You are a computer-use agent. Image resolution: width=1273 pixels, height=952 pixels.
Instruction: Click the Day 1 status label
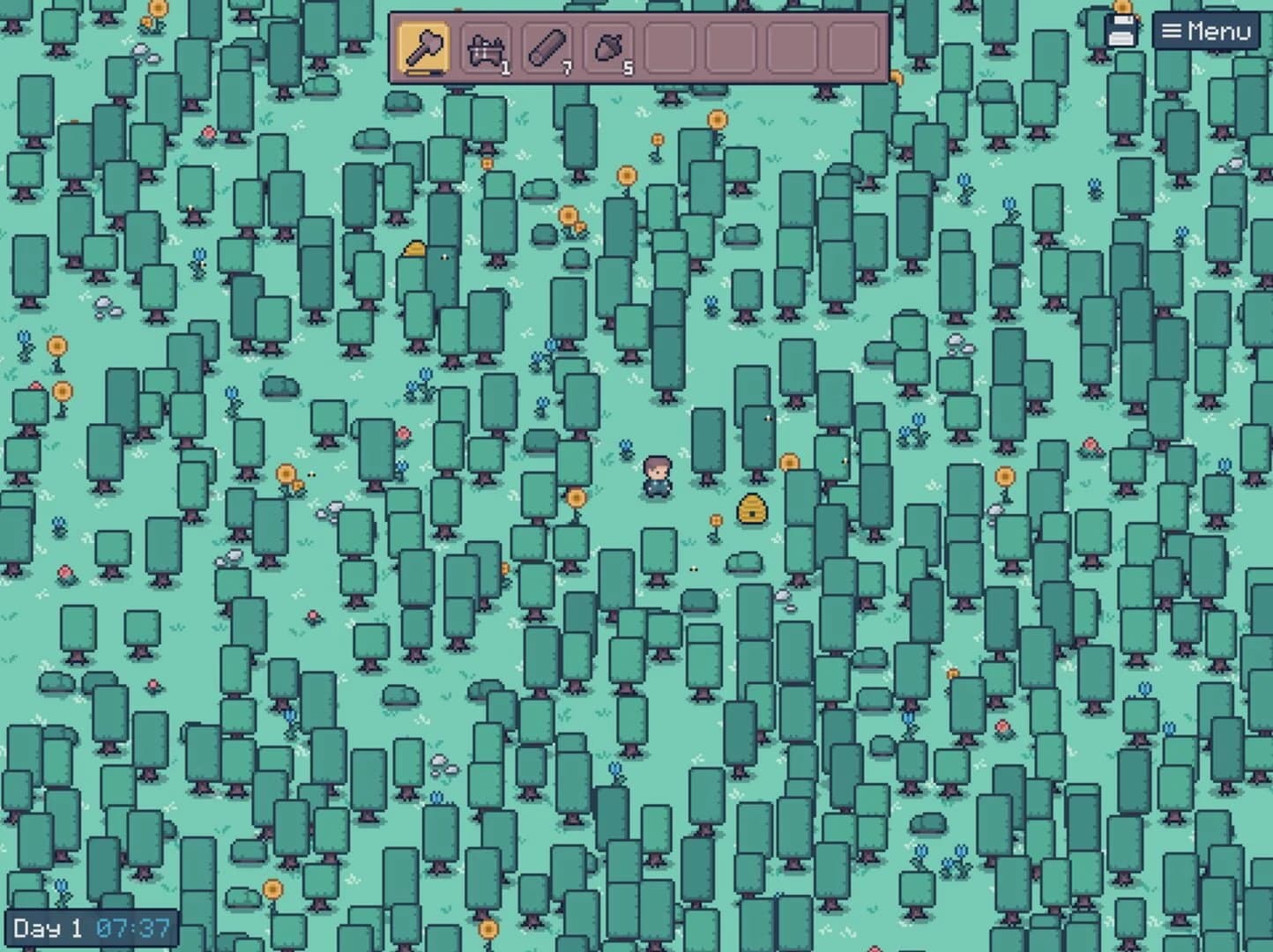pos(48,927)
